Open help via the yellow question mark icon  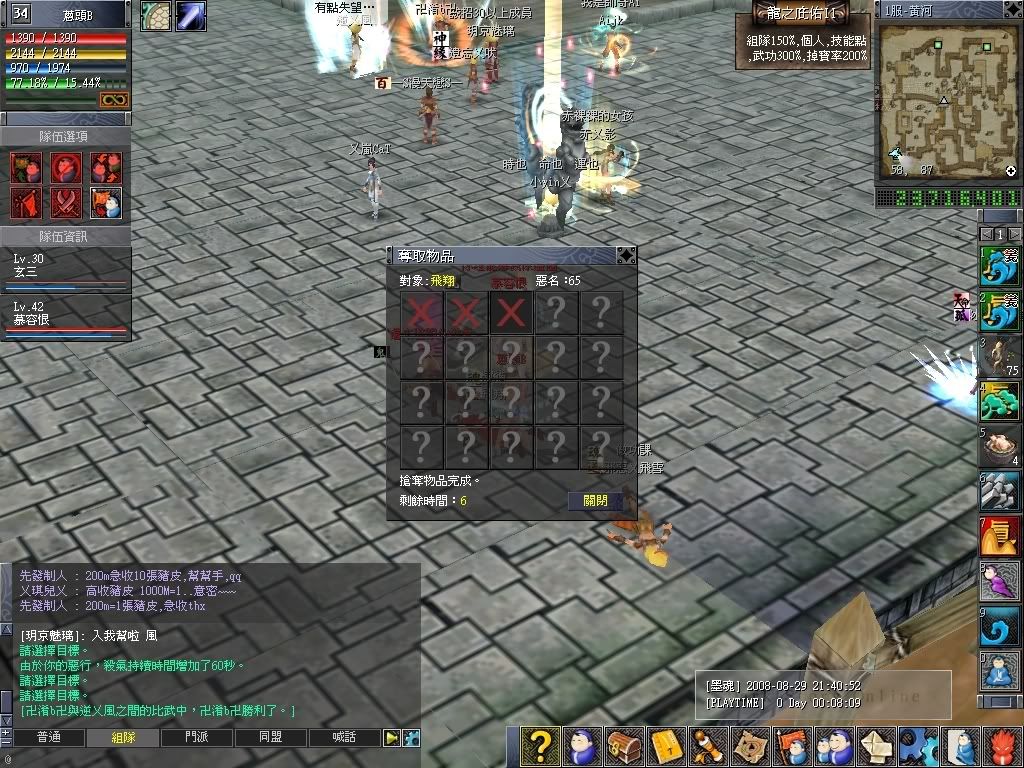tap(540, 746)
